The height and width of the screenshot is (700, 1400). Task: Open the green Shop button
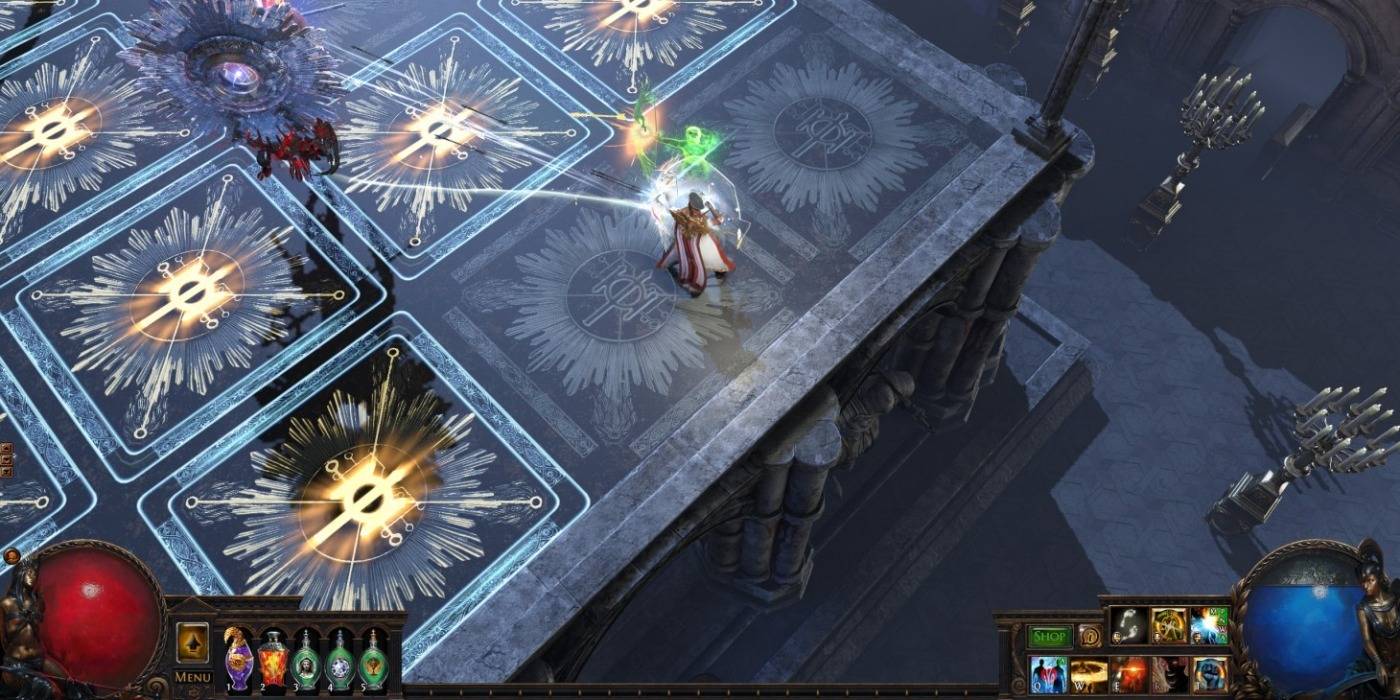coord(1049,636)
